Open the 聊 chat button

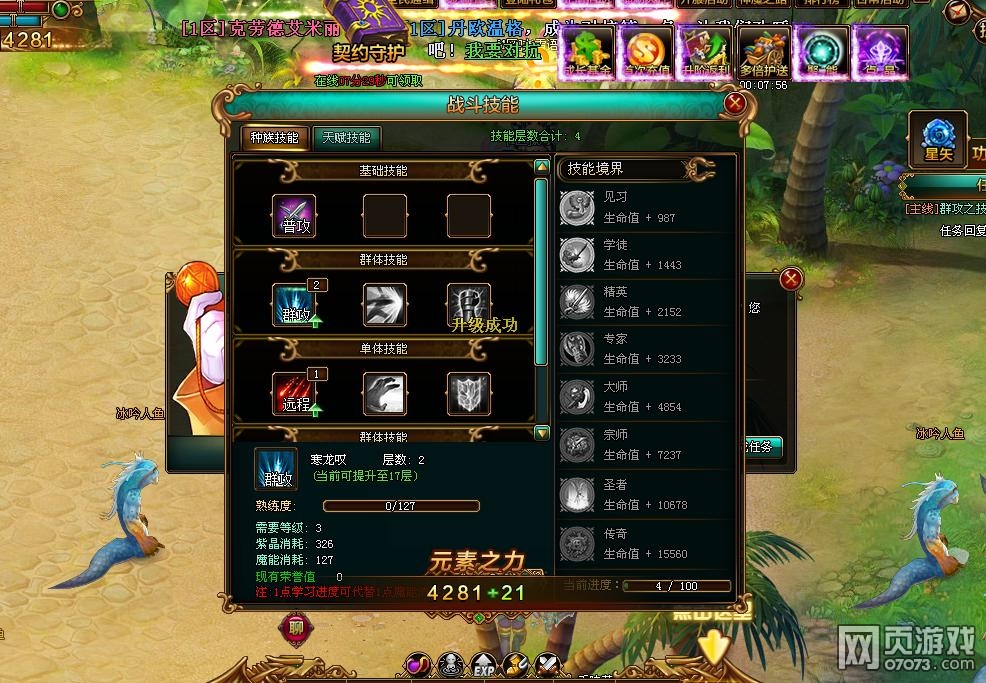[296, 628]
